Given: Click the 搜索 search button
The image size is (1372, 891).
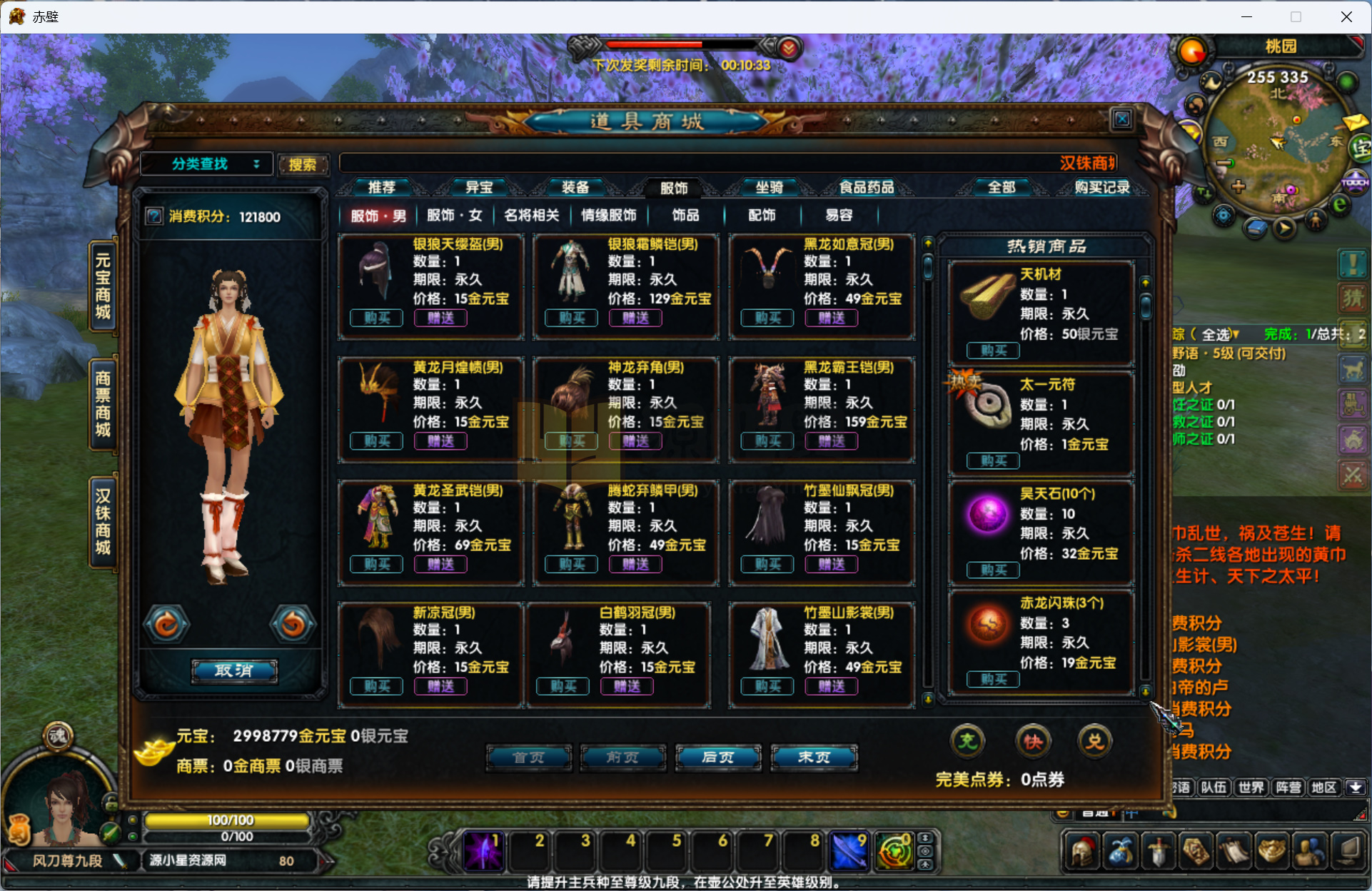Looking at the screenshot, I should click(x=303, y=165).
